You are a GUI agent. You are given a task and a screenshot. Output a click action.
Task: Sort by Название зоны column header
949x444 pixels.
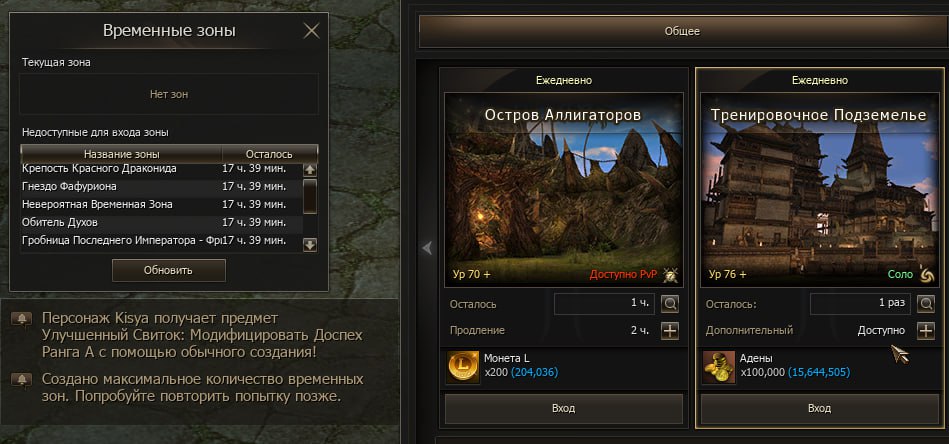[122, 154]
